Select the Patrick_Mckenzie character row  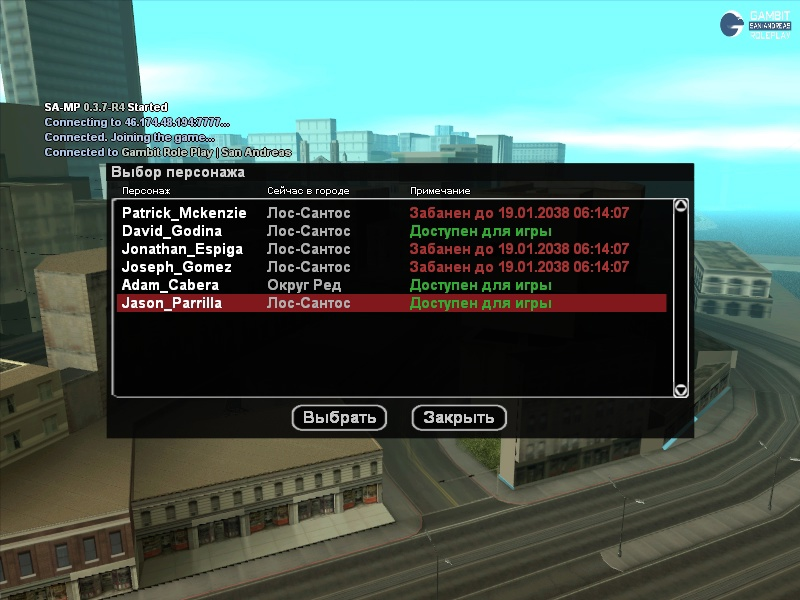(x=184, y=213)
